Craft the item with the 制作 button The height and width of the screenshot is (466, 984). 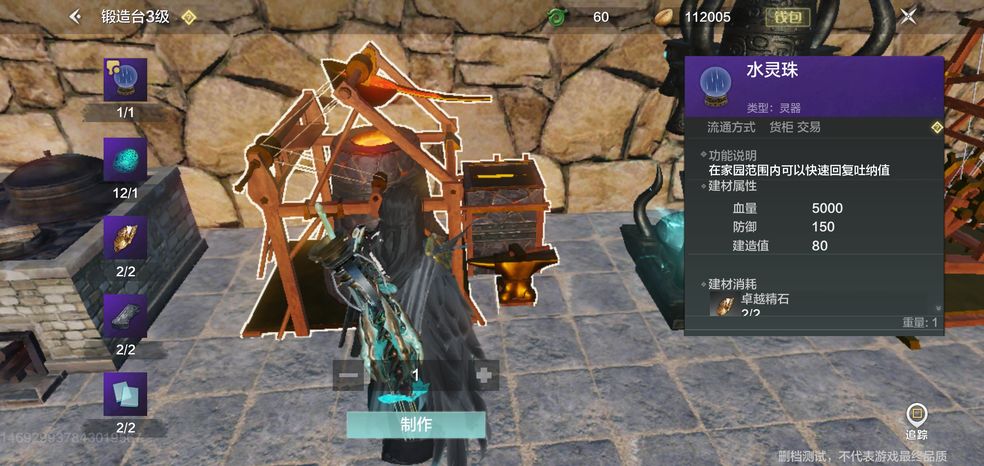416,424
